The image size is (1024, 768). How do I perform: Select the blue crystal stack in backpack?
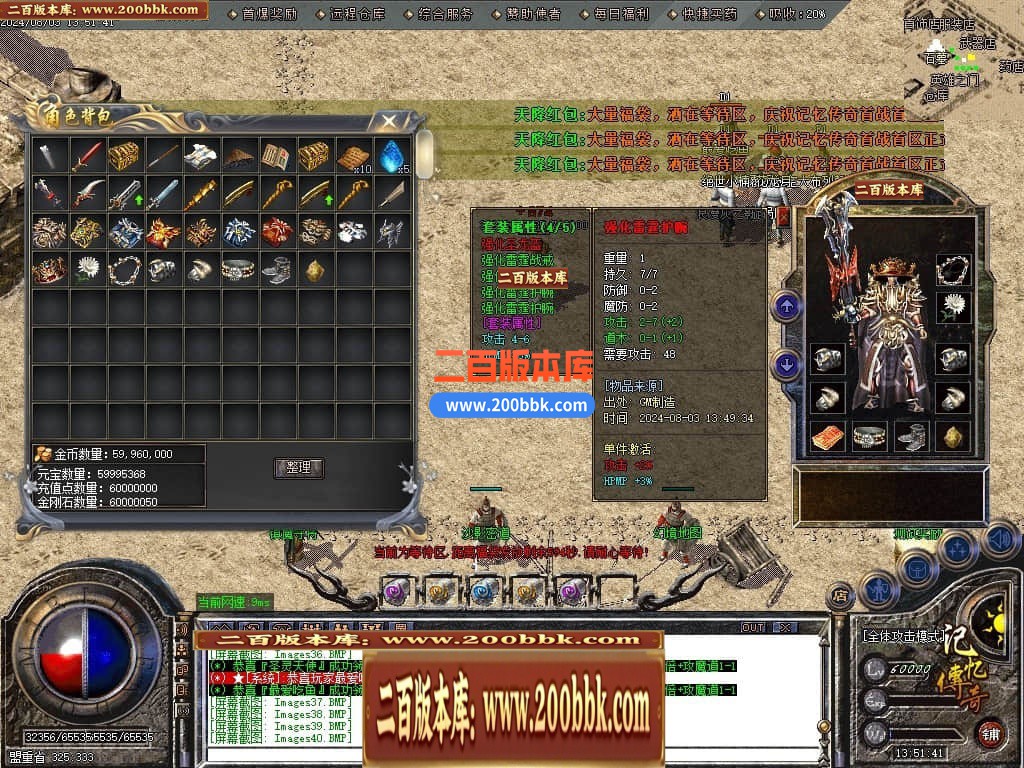390,156
